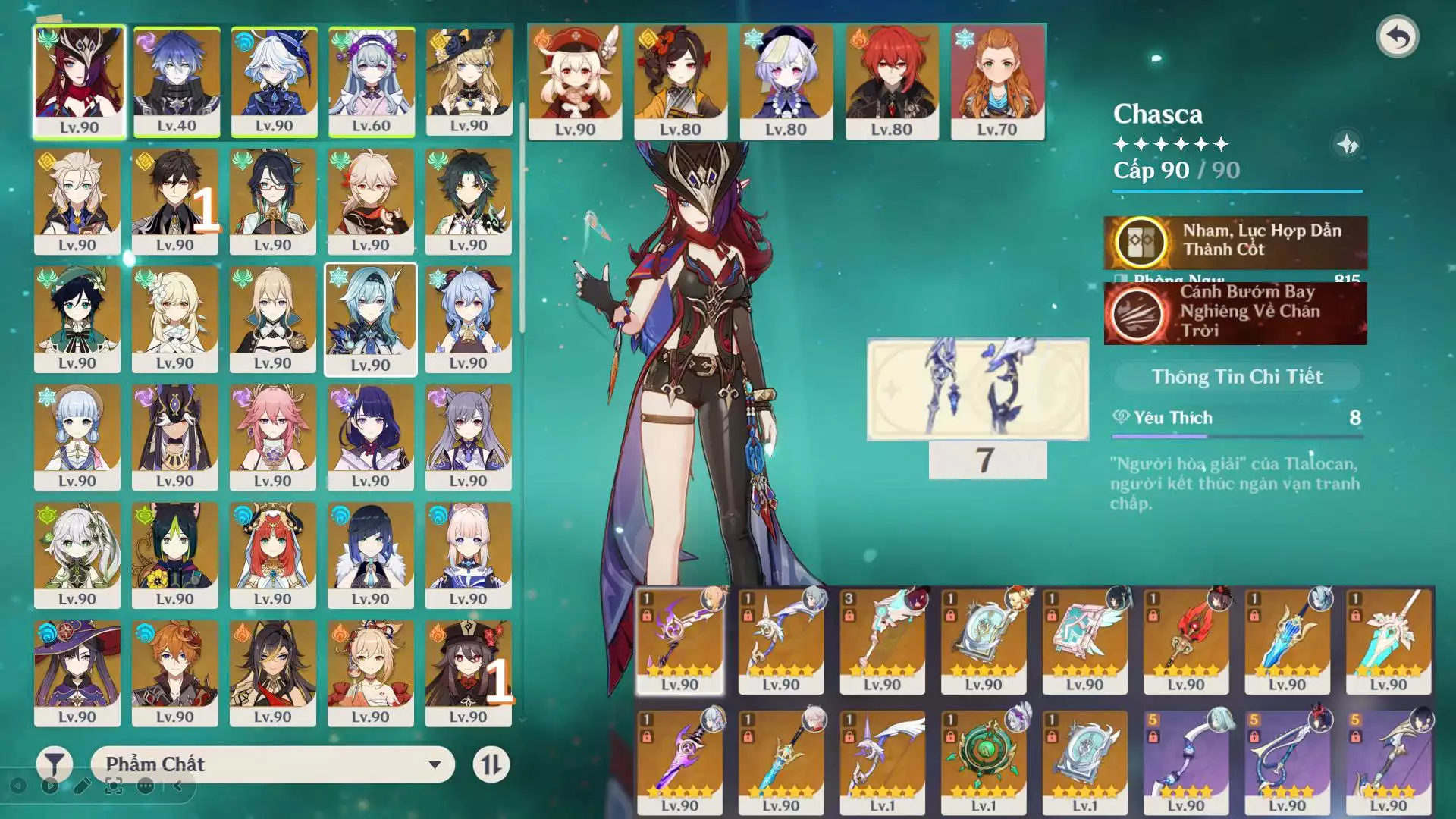The height and width of the screenshot is (819, 1456).
Task: Click the pencil annotation tool in overlay toolbar
Action: [82, 786]
